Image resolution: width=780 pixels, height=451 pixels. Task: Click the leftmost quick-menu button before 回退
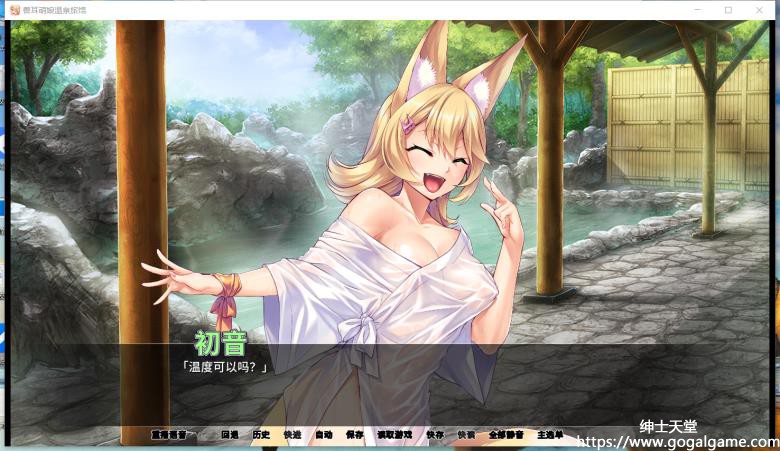(x=168, y=435)
